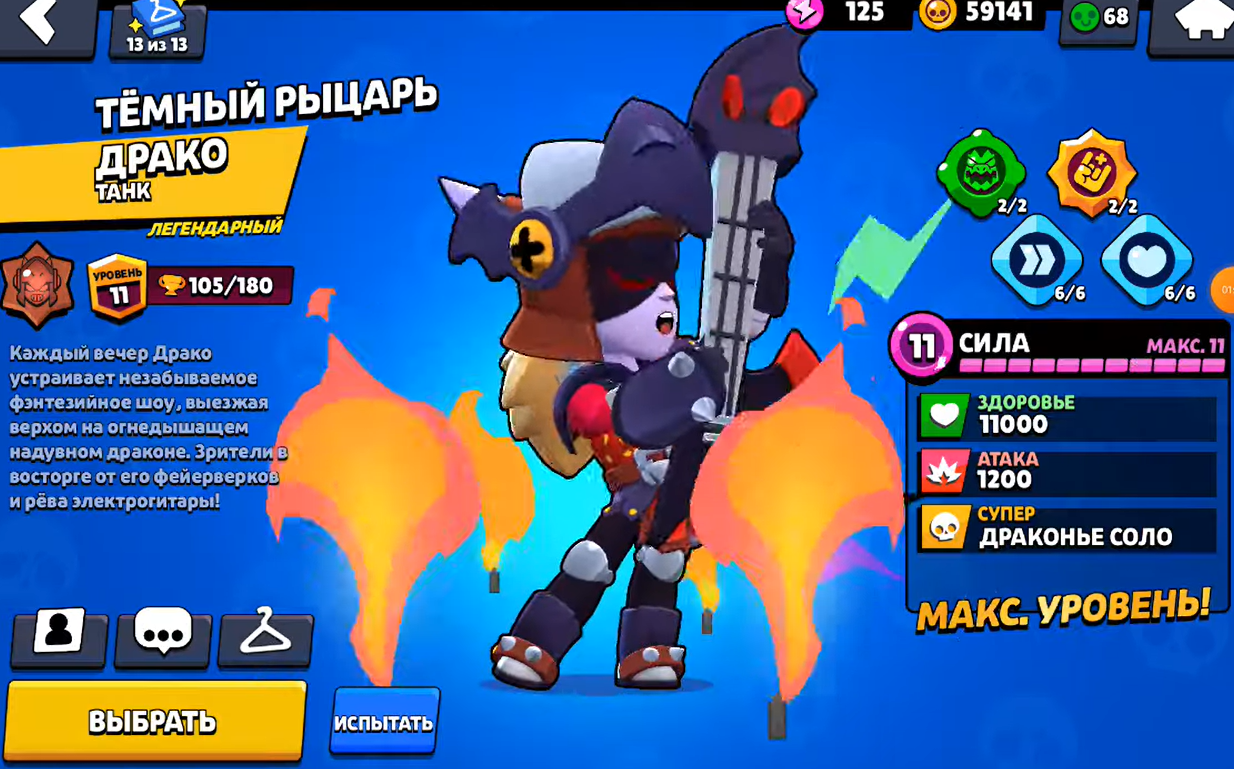Screen dimensions: 1234x769
Task: Open the speech bubble emotes button
Action: 163,634
